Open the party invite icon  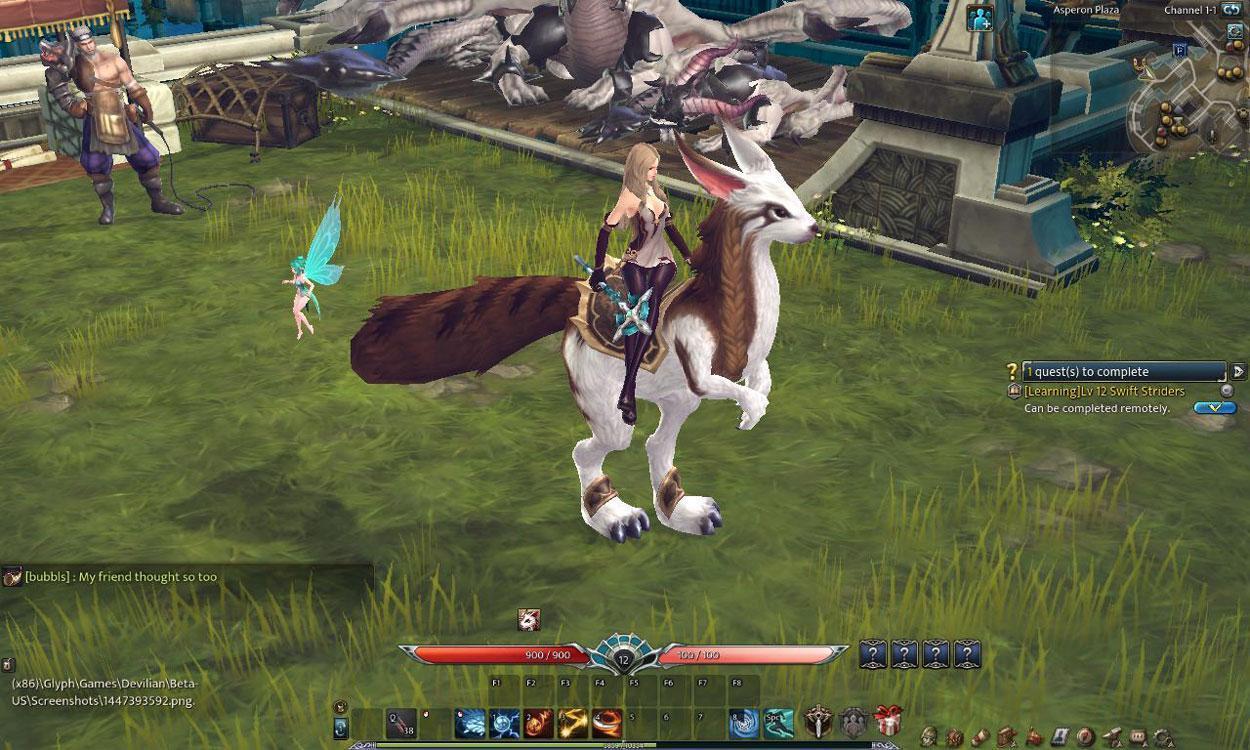tap(980, 17)
